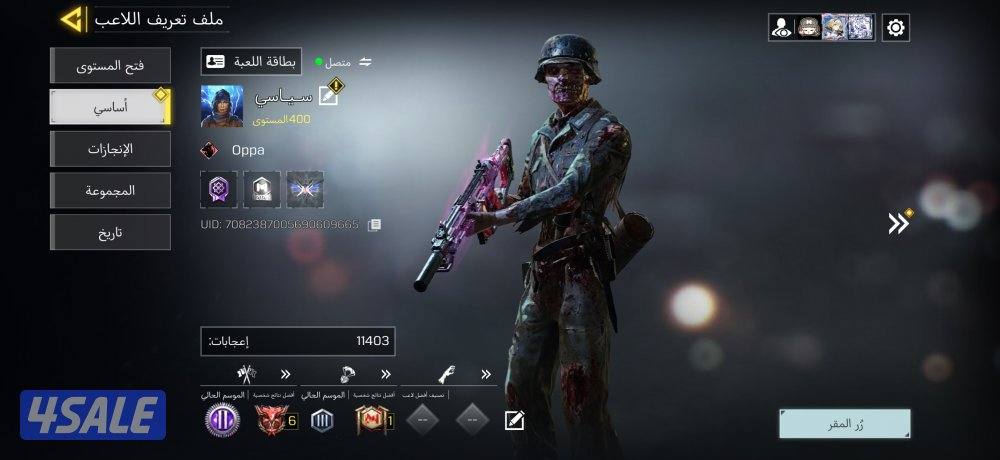1000x460 pixels.
Task: Show the تاريخ tab
Action: (x=110, y=232)
